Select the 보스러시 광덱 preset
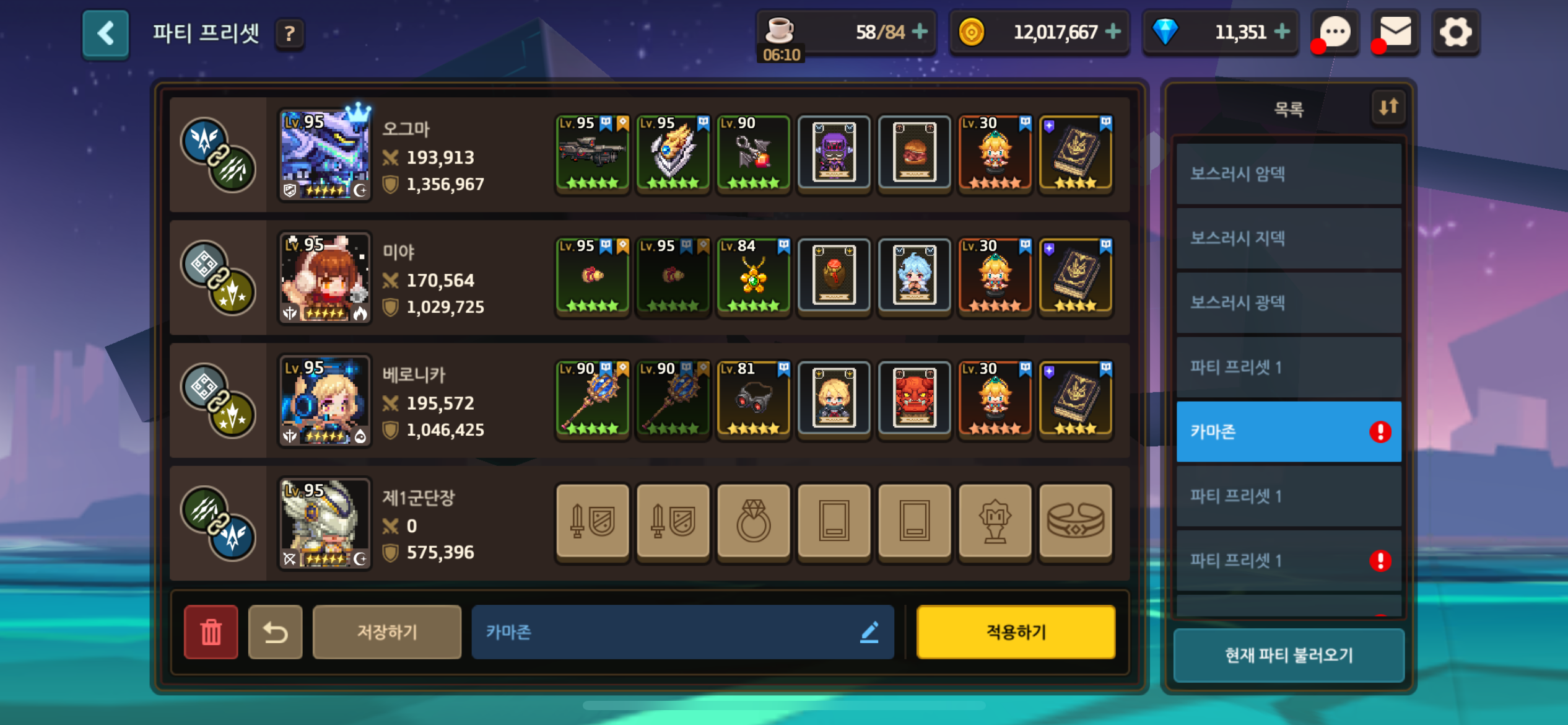The image size is (1568, 725). coord(1288,303)
